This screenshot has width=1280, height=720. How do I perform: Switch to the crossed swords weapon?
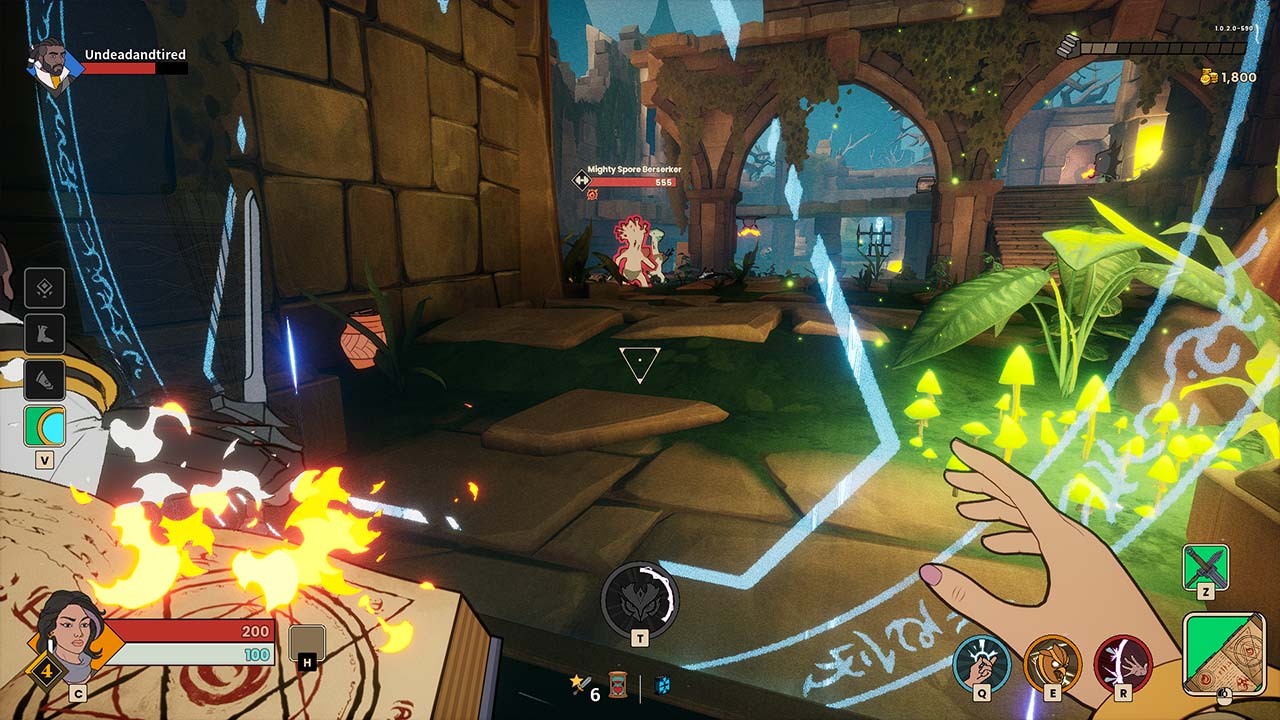(x=1205, y=567)
